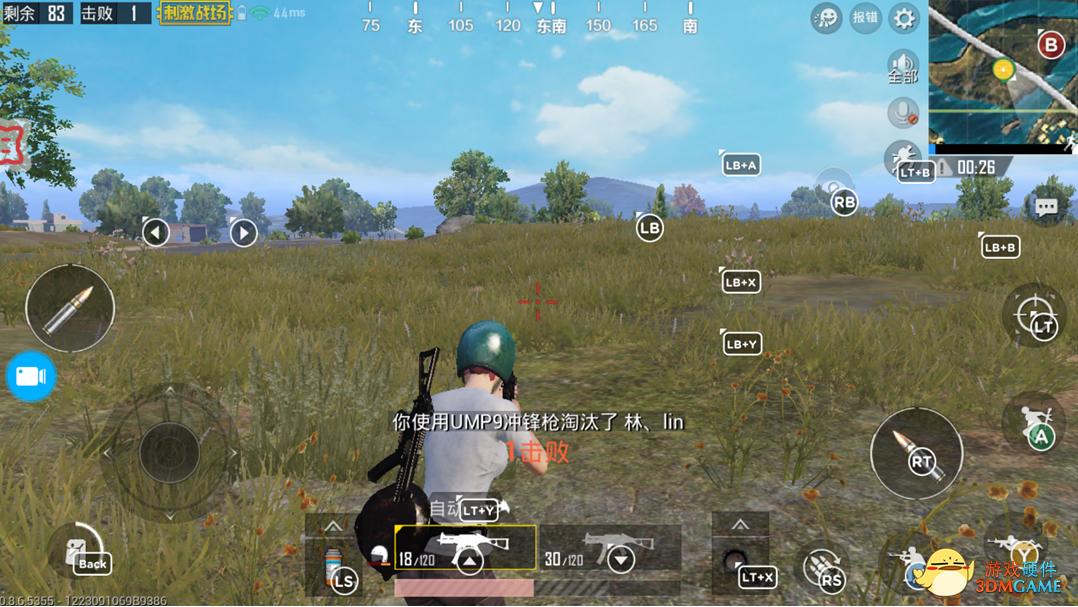Tap the 报错 report button
Viewport: 1078px width, 607px height.
(x=865, y=18)
